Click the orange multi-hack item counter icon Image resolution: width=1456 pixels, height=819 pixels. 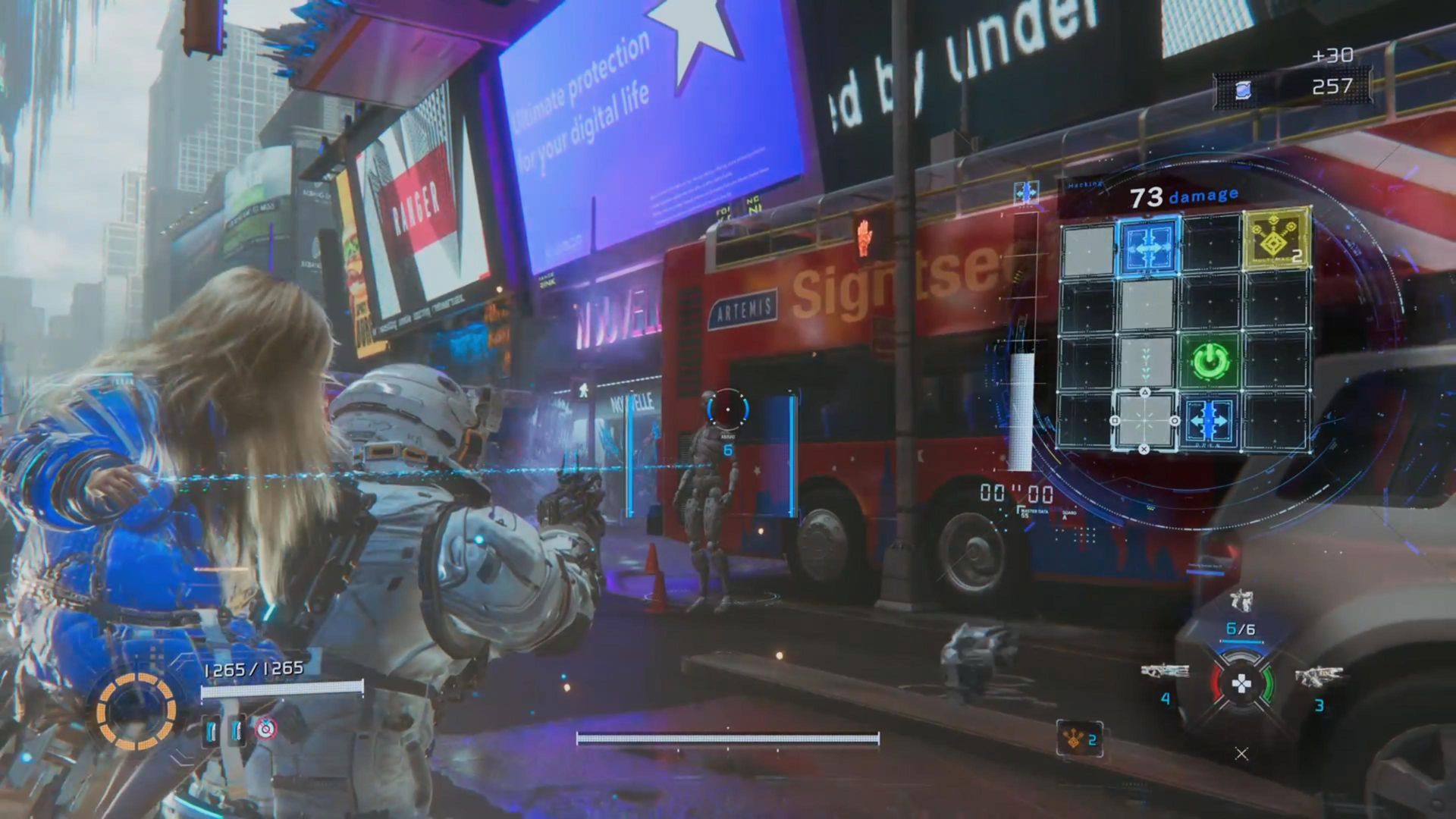click(1072, 739)
